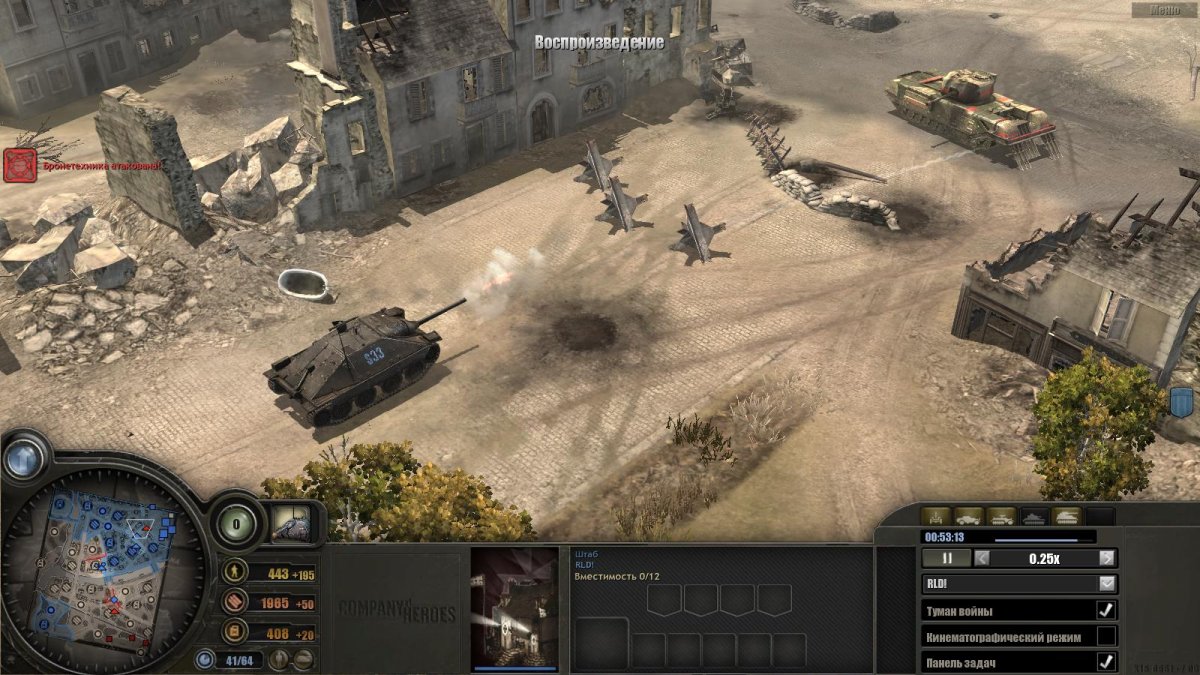Select the armored car production tab
Viewport: 1200px width, 675px height.
coord(970,517)
